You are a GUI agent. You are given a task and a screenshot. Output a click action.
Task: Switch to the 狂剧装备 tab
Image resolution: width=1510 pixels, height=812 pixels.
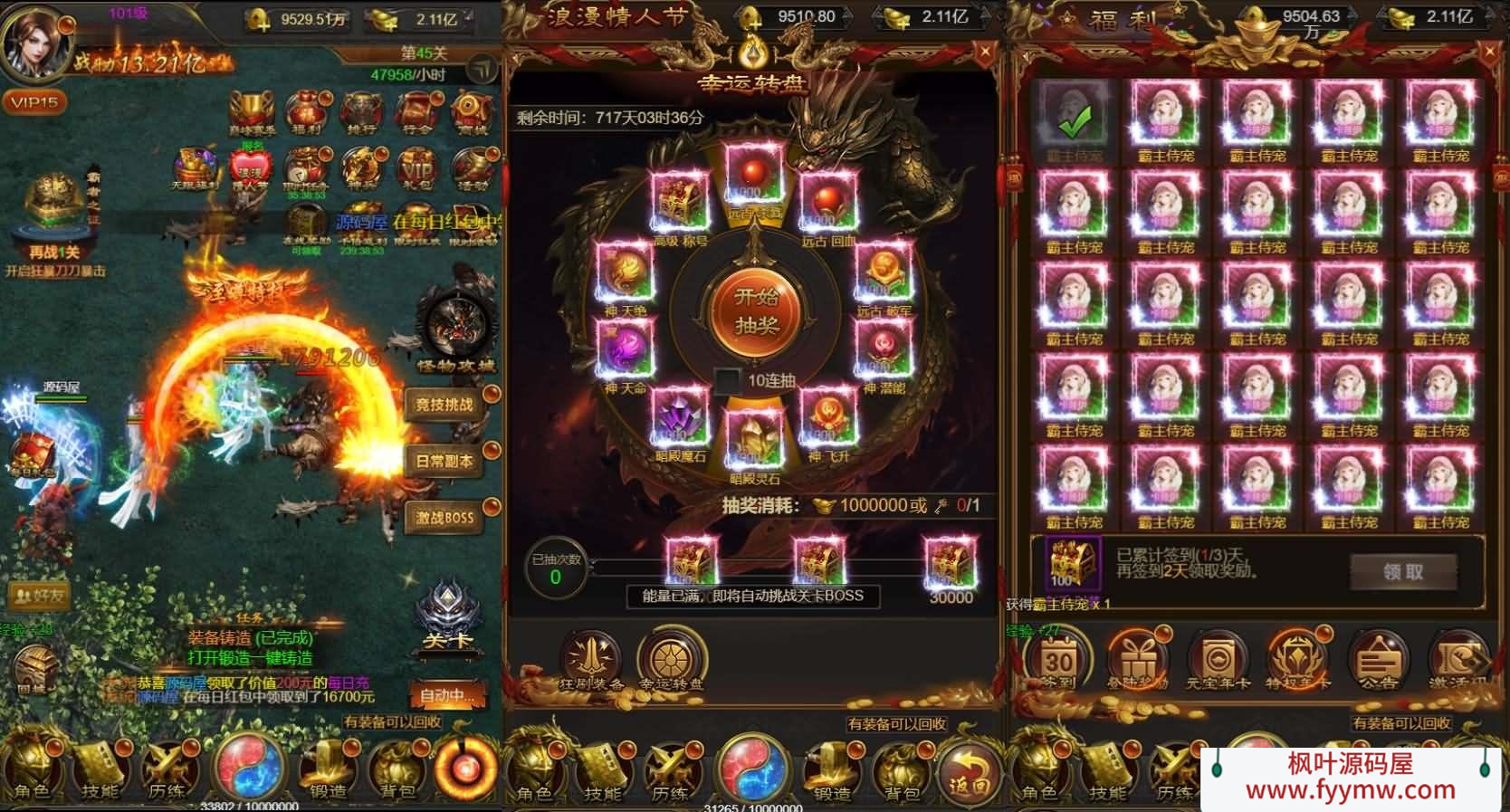coord(593,660)
